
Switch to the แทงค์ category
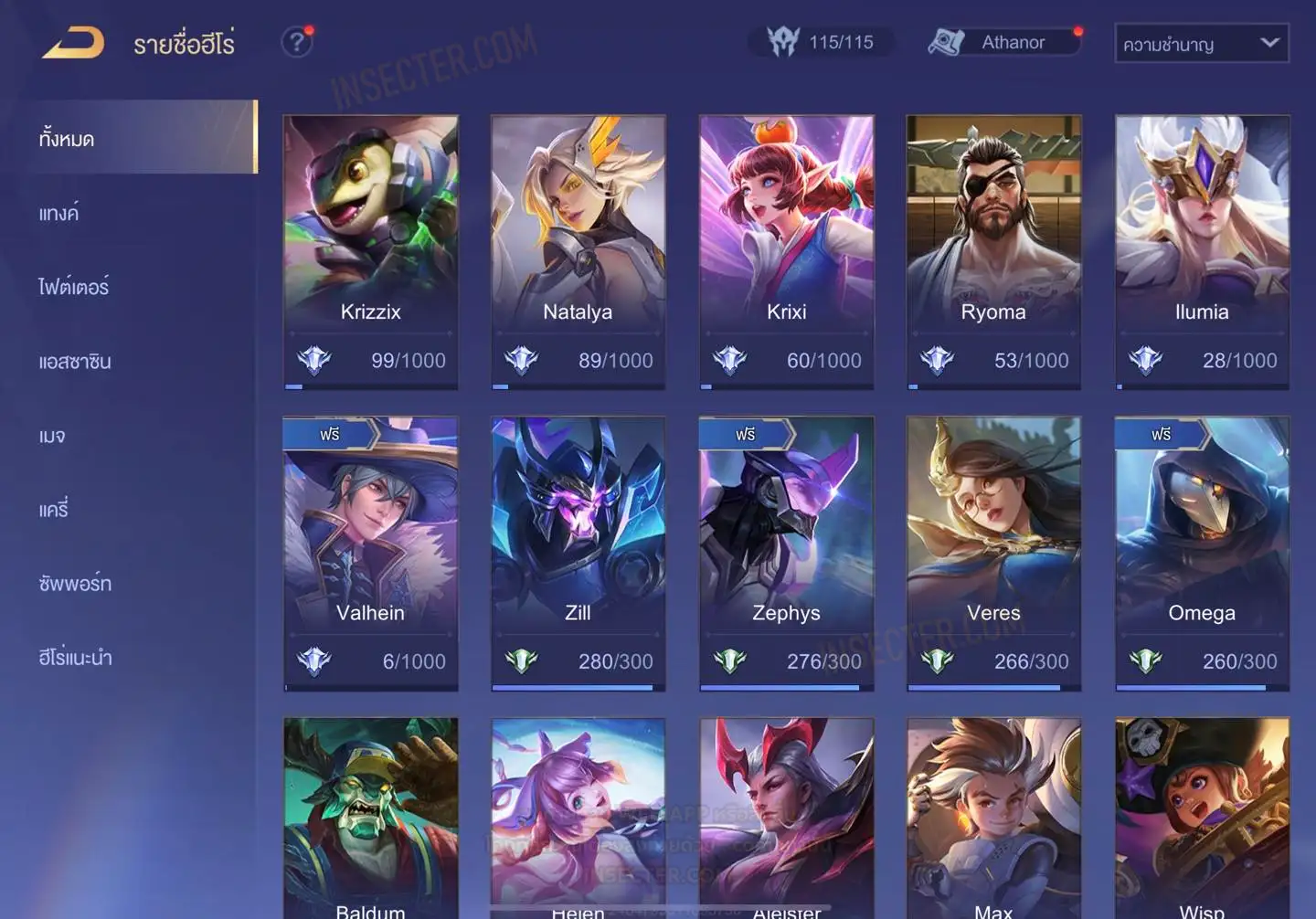click(59, 214)
